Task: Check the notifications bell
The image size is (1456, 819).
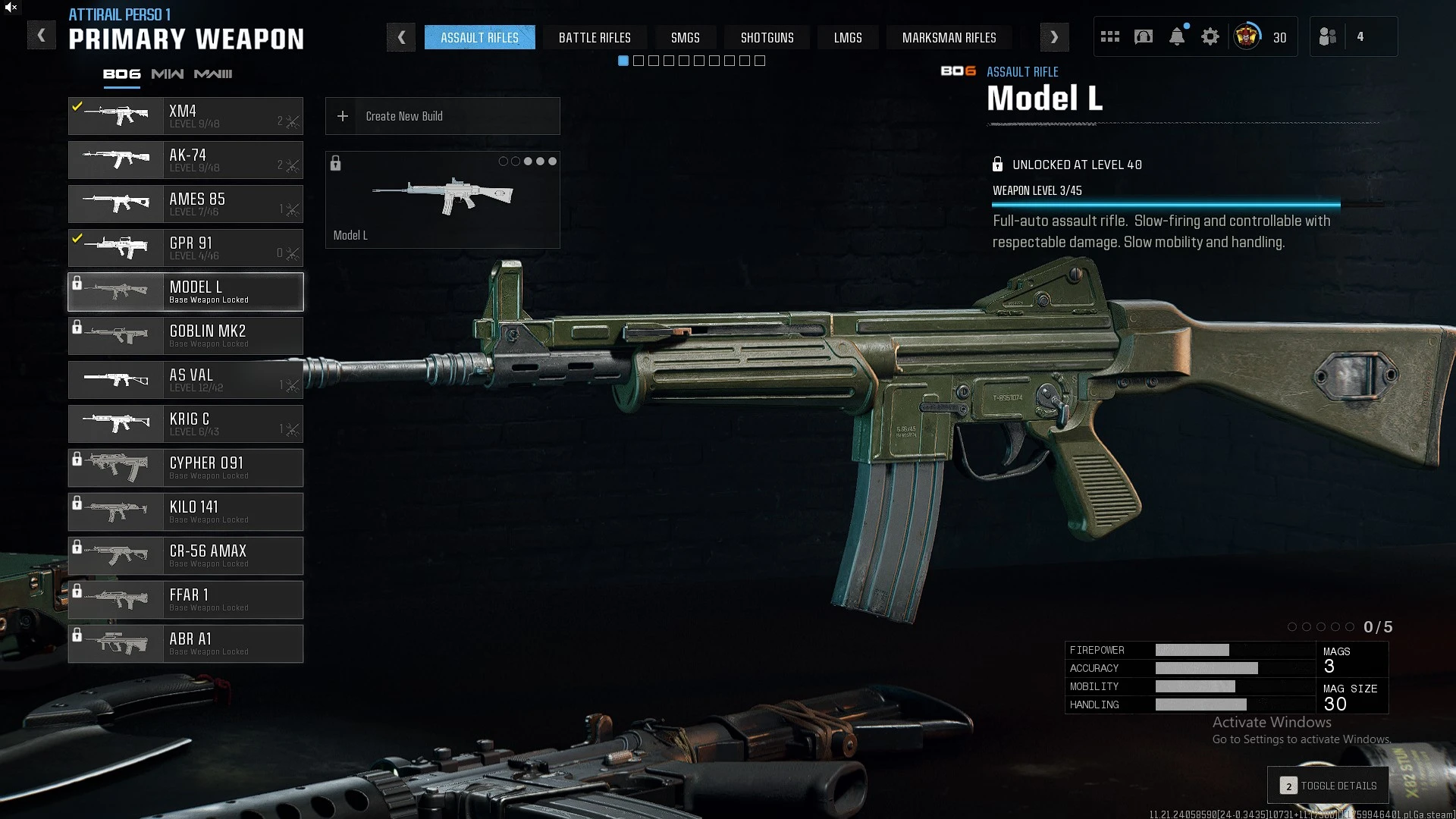Action: coord(1177,36)
